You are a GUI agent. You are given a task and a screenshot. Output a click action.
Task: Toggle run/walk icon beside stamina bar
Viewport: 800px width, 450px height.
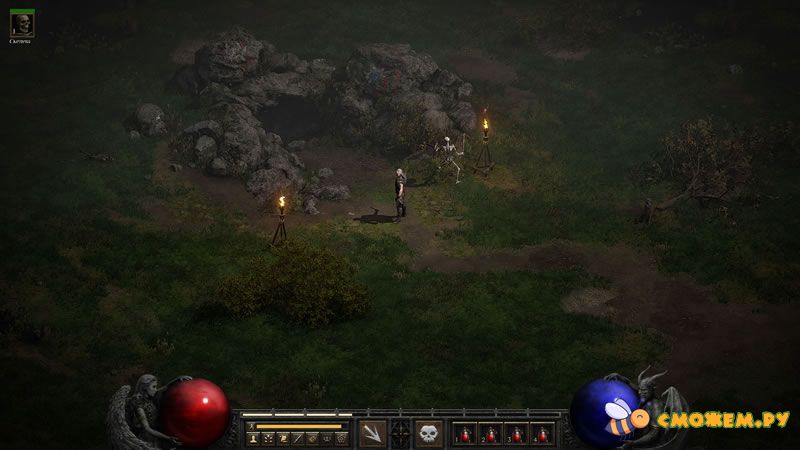tap(252, 425)
